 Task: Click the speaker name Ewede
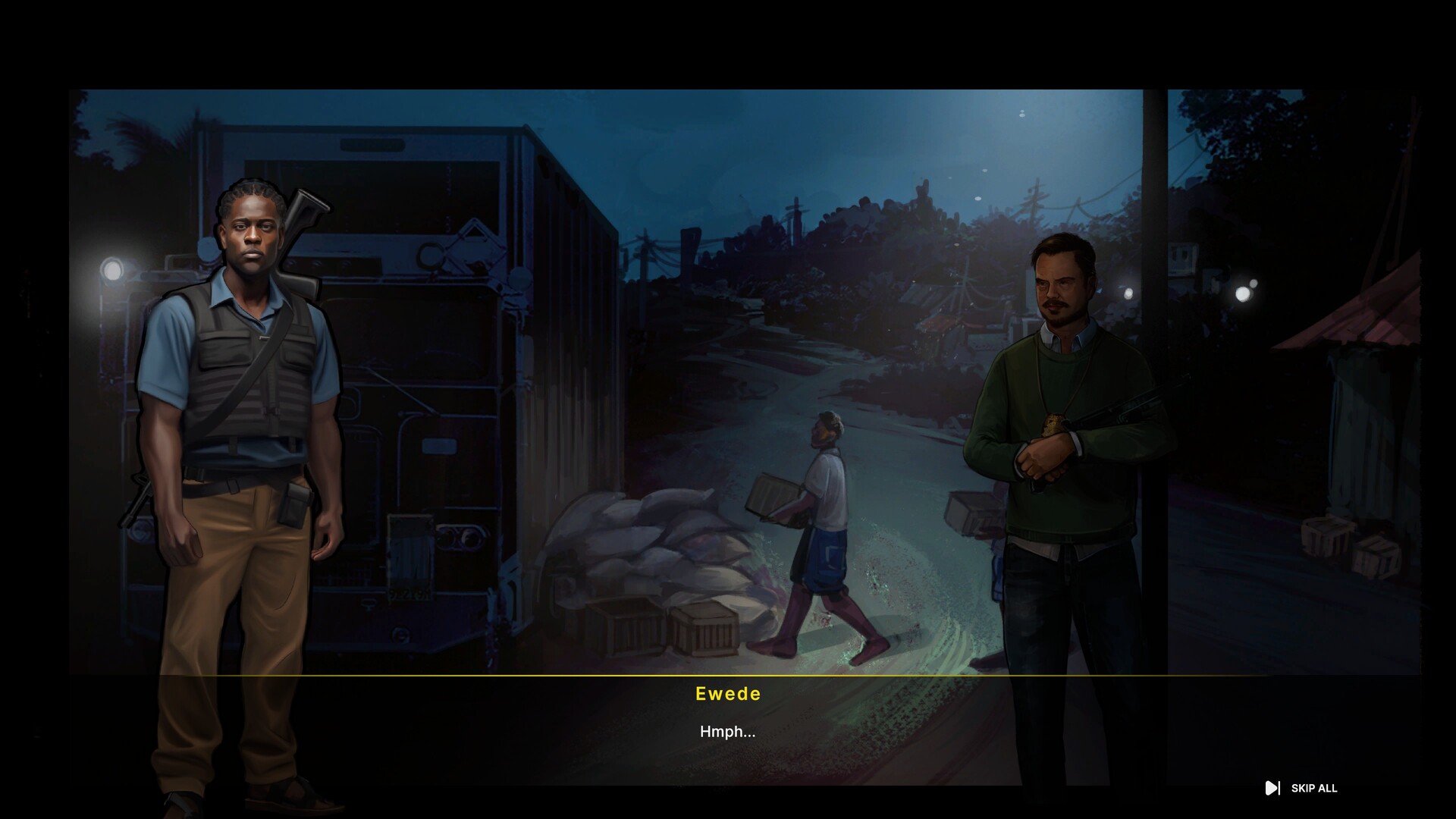coord(728,693)
